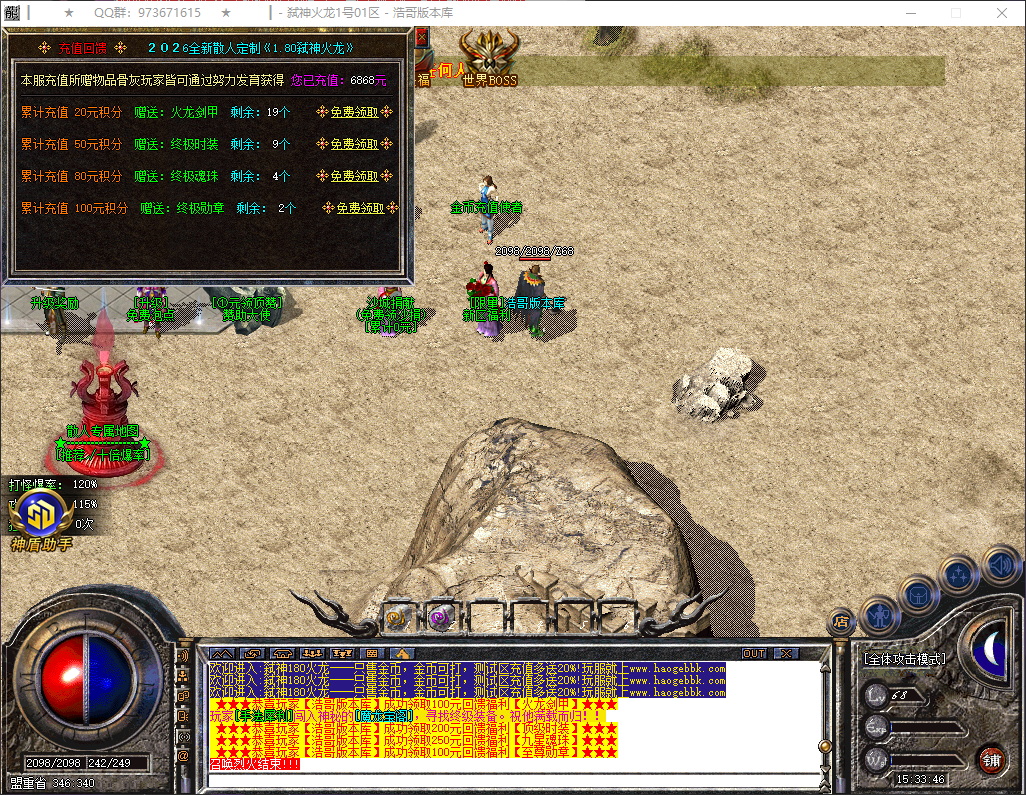Open the 神盾助手 helper icon
Viewport: 1026px width, 795px height.
point(41,514)
